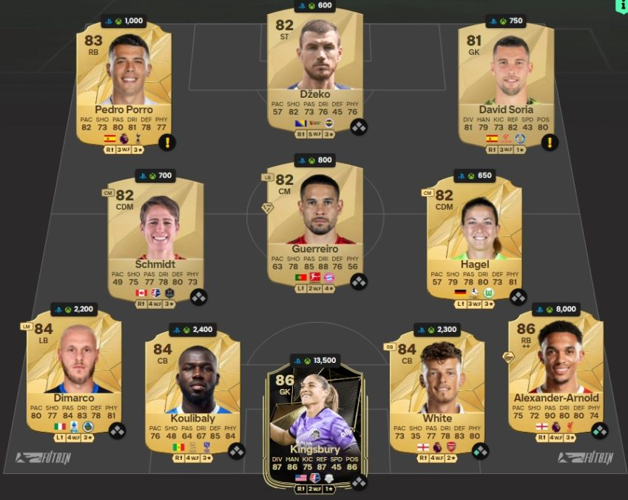Click the warning icon on Pedro Porro
The image size is (628, 500).
[x=166, y=142]
